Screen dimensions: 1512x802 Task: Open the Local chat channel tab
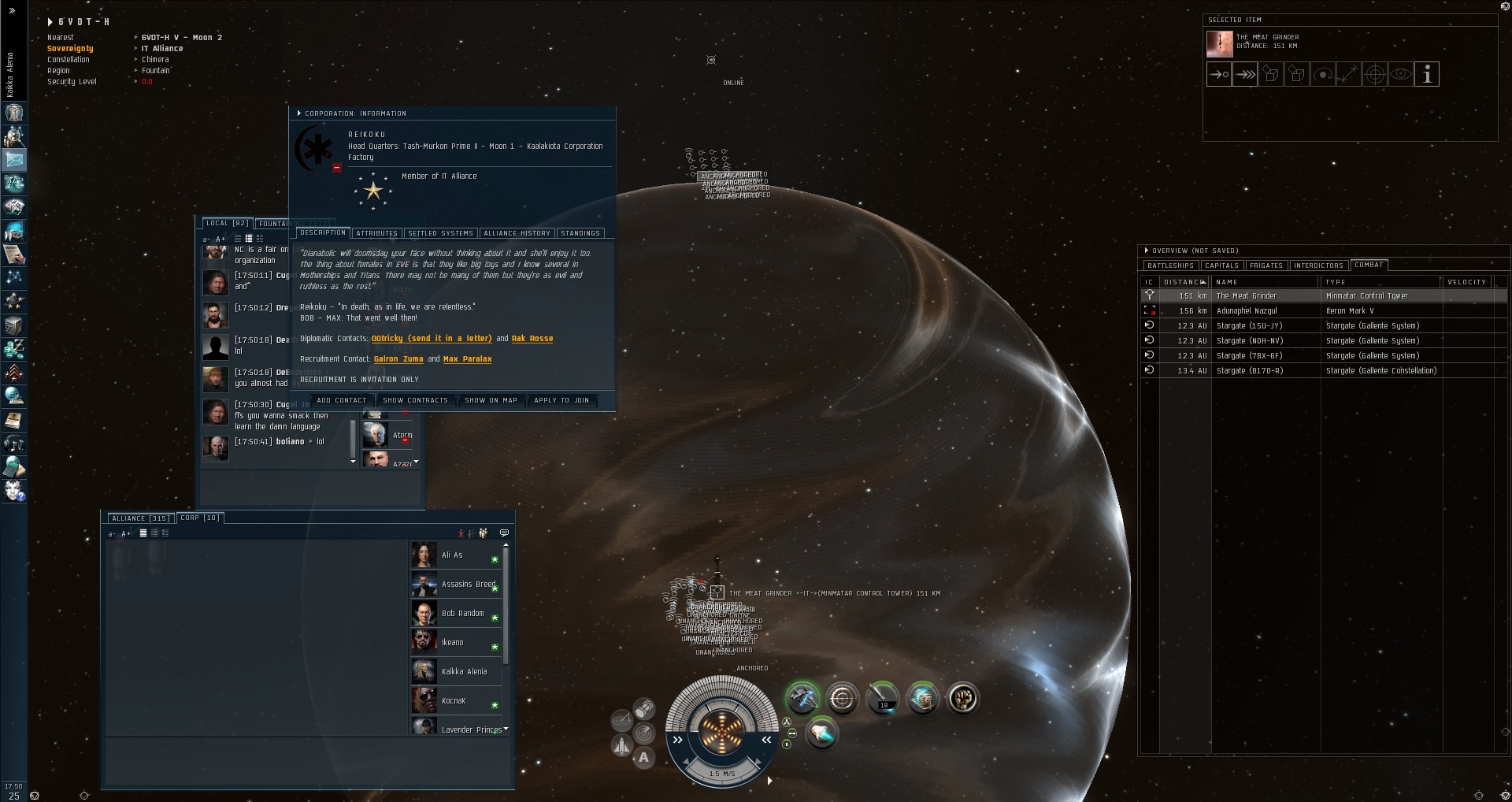coord(227,224)
